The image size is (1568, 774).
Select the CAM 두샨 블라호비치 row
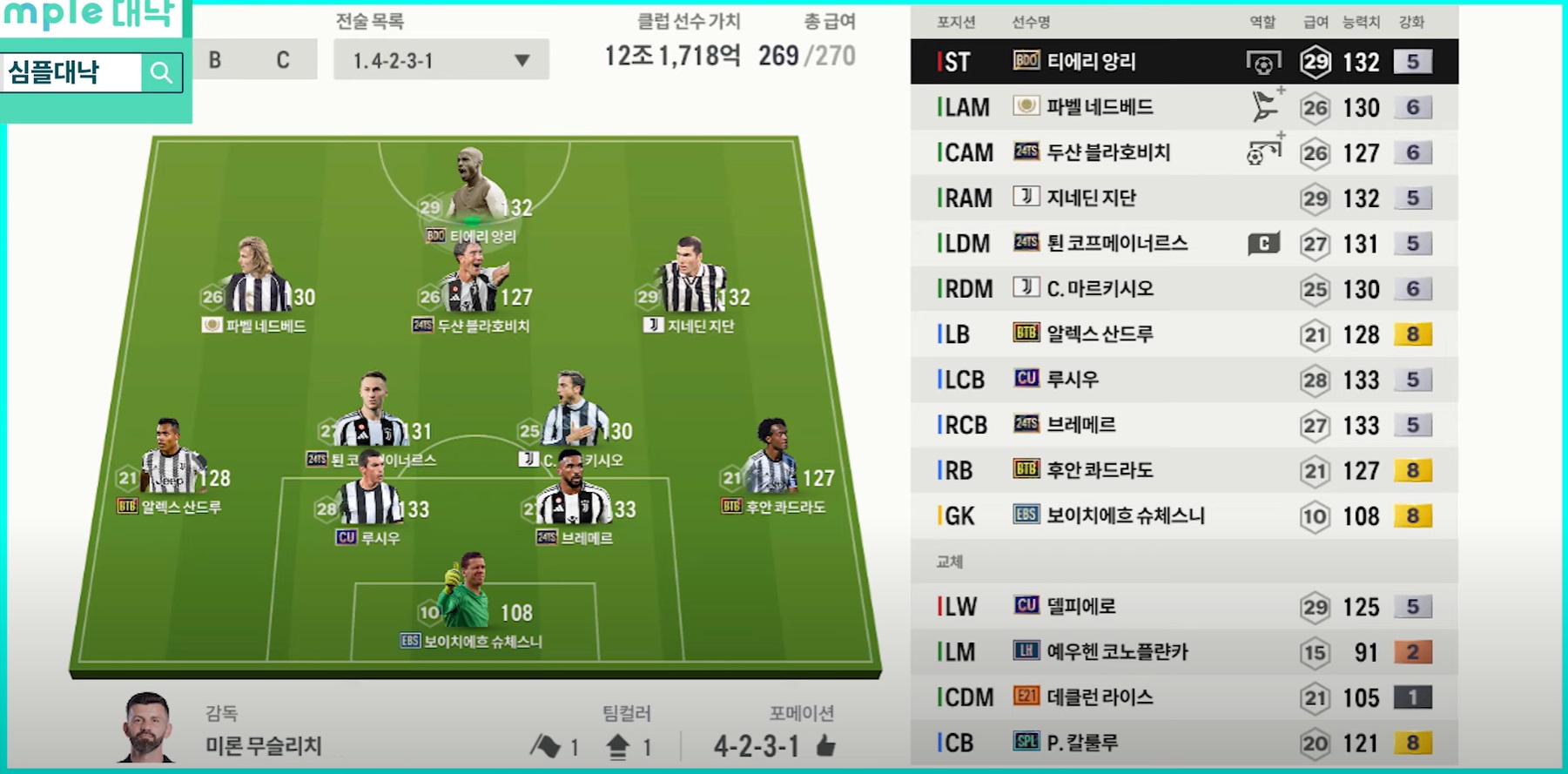[x=1184, y=152]
